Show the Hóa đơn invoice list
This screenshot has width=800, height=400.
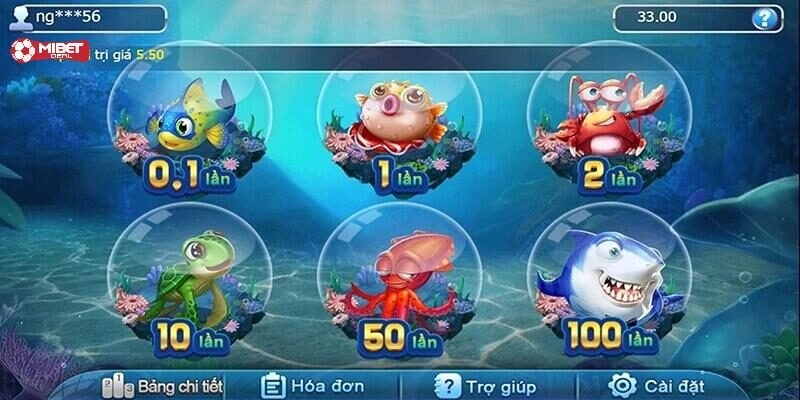(314, 385)
